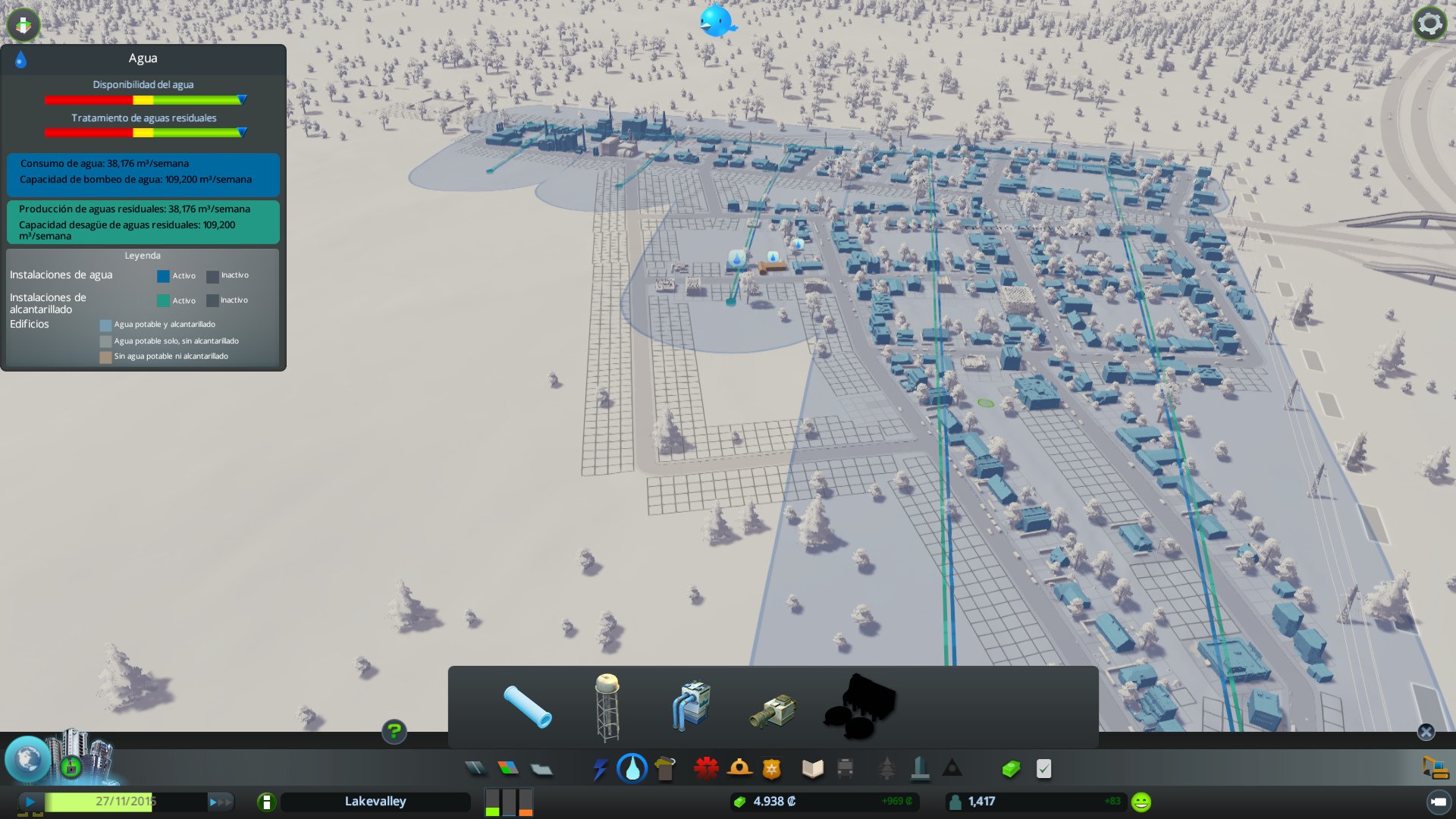
Task: Open the education info view
Action: coord(811,768)
